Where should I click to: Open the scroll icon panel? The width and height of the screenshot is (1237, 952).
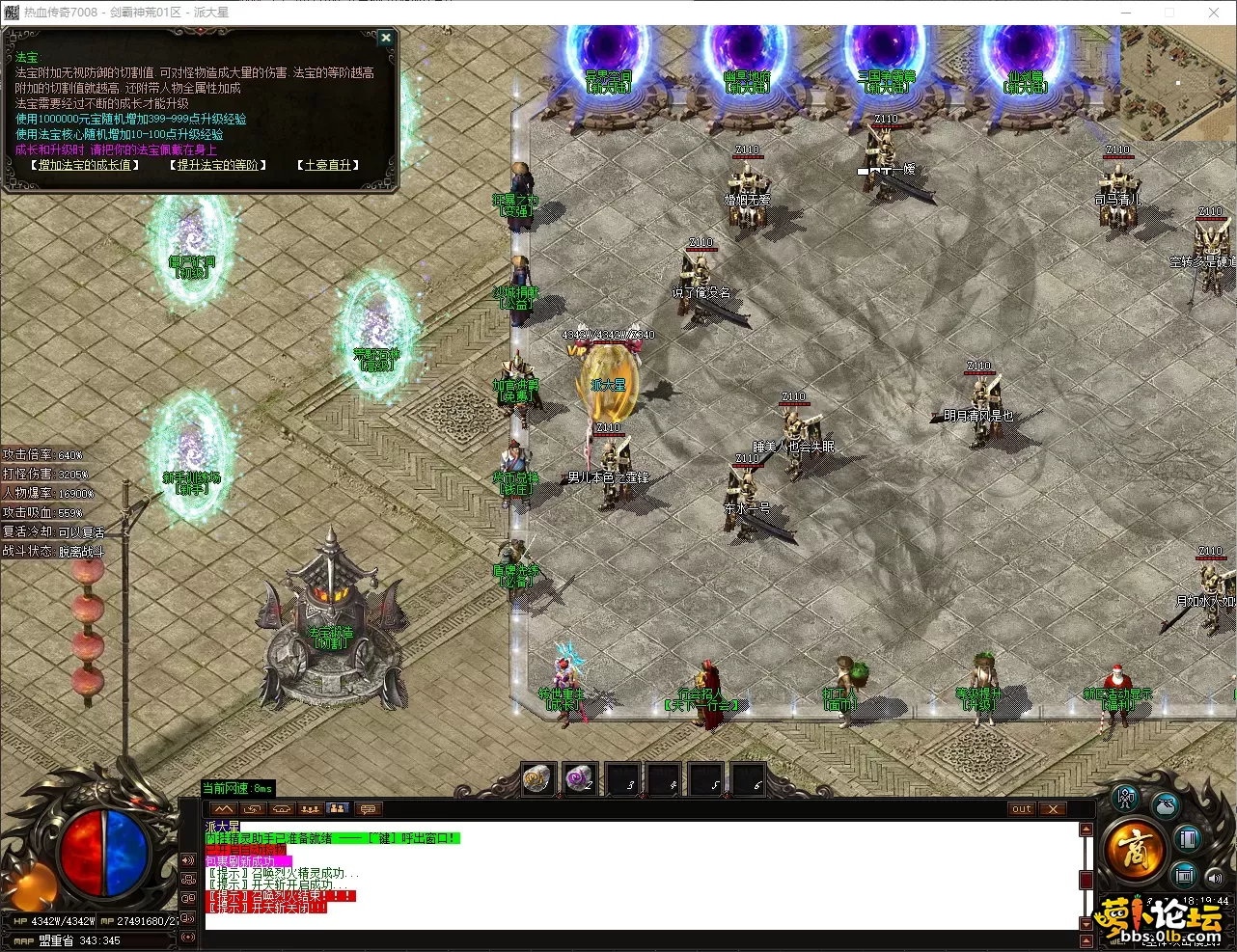pyautogui.click(x=1184, y=876)
